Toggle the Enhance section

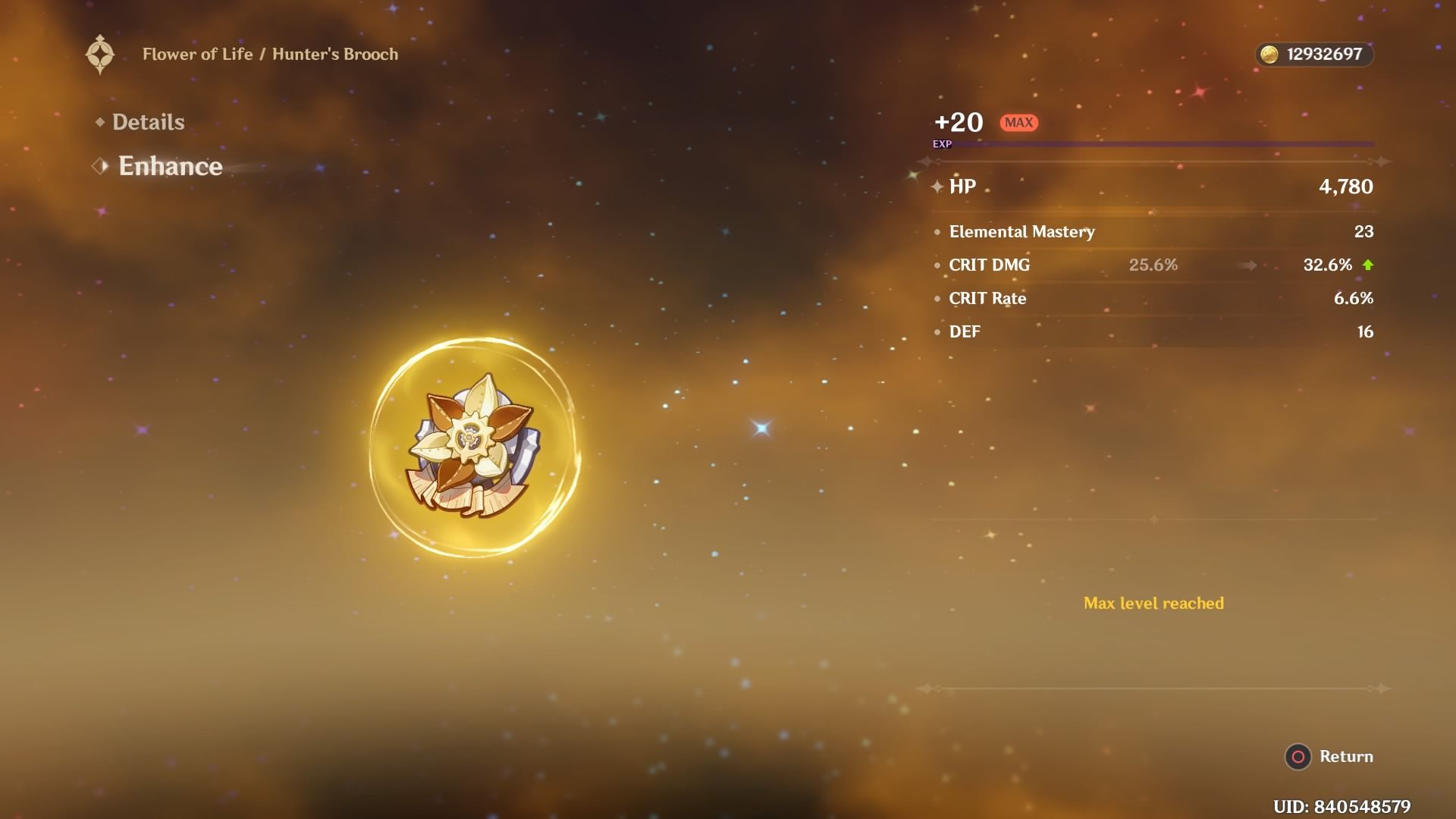pyautogui.click(x=170, y=166)
